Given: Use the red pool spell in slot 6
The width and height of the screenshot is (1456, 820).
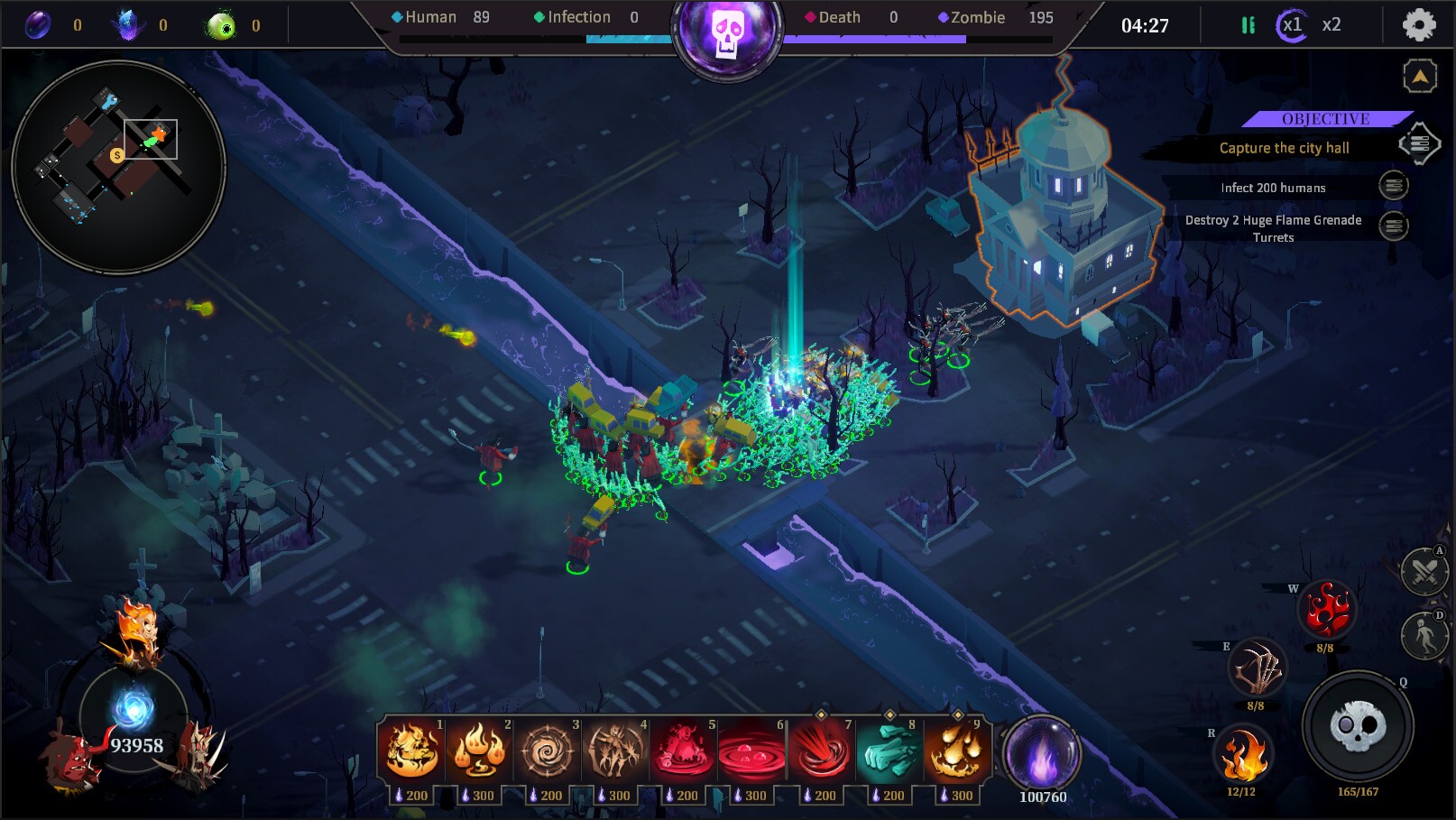Looking at the screenshot, I should [x=753, y=751].
